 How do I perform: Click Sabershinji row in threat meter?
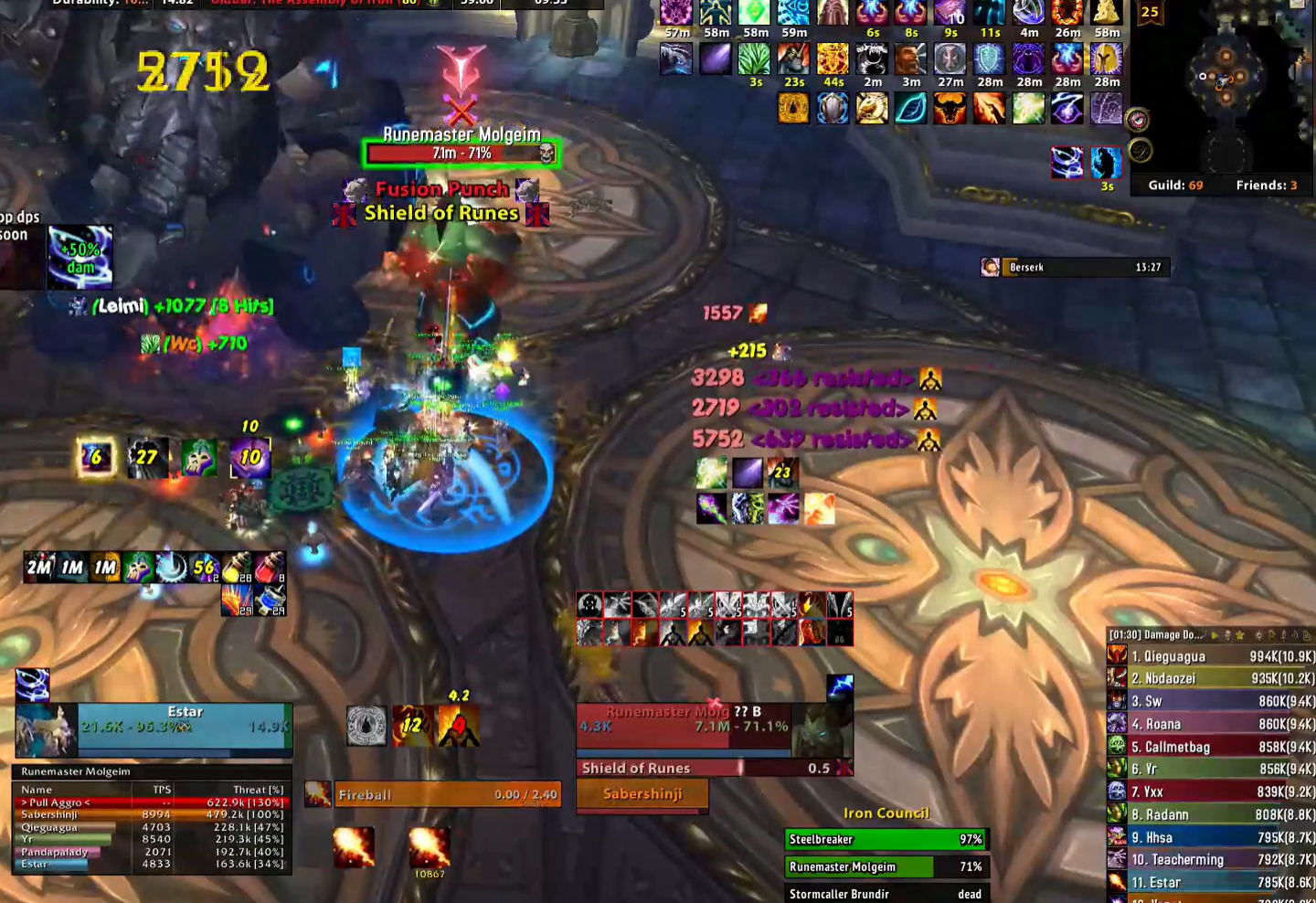pos(153,814)
